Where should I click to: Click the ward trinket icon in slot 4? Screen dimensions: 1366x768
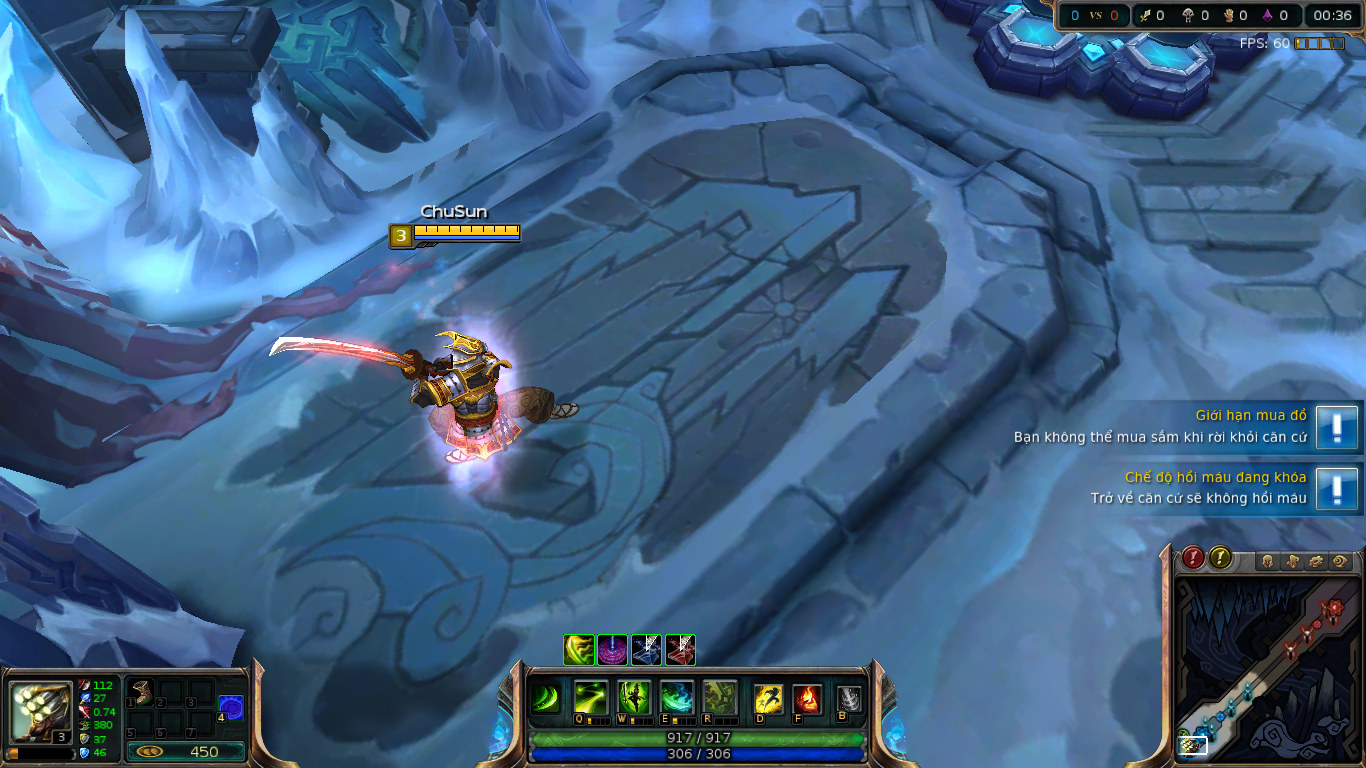click(x=231, y=708)
